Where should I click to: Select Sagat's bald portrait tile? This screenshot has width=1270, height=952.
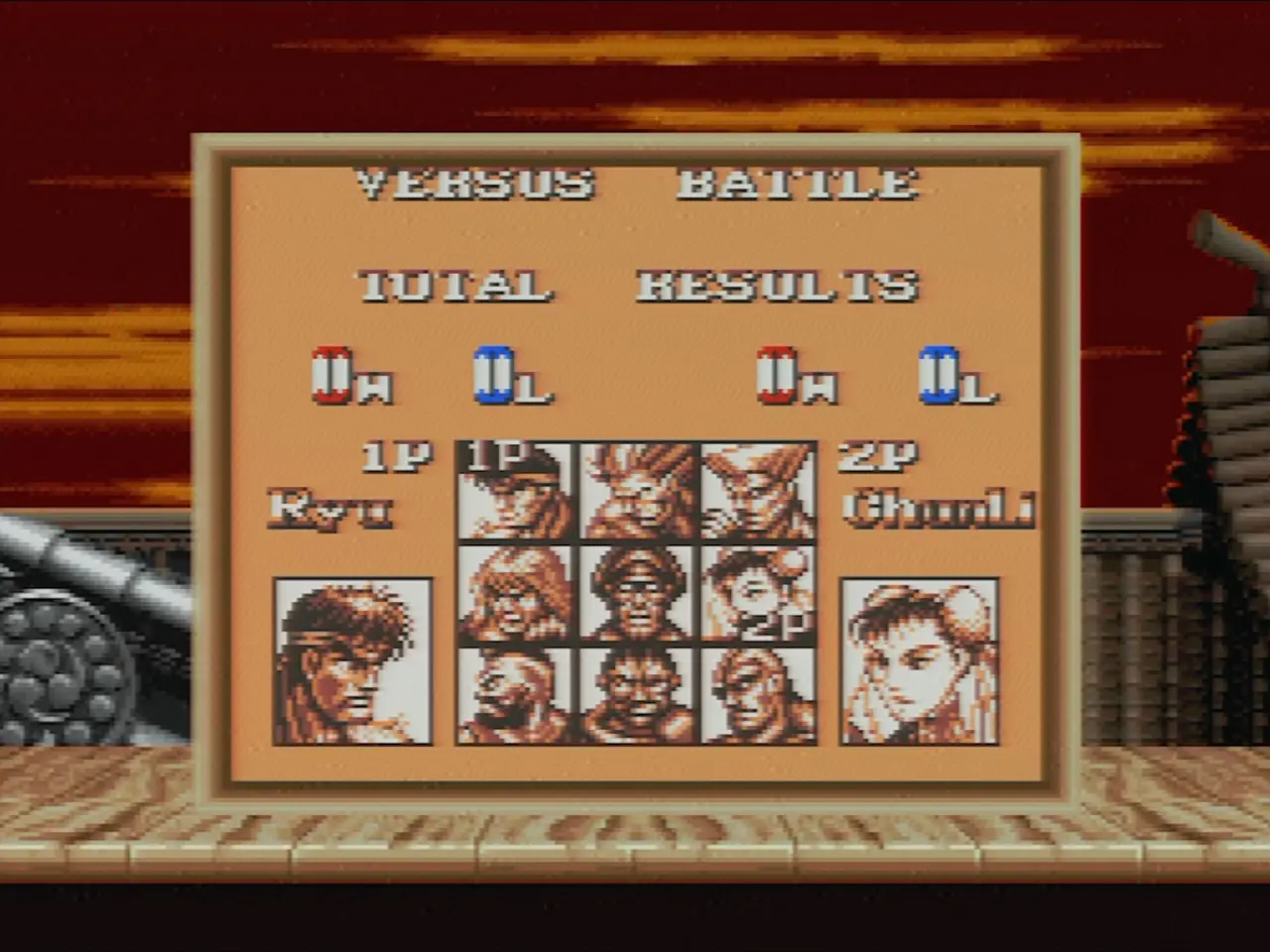(758, 694)
